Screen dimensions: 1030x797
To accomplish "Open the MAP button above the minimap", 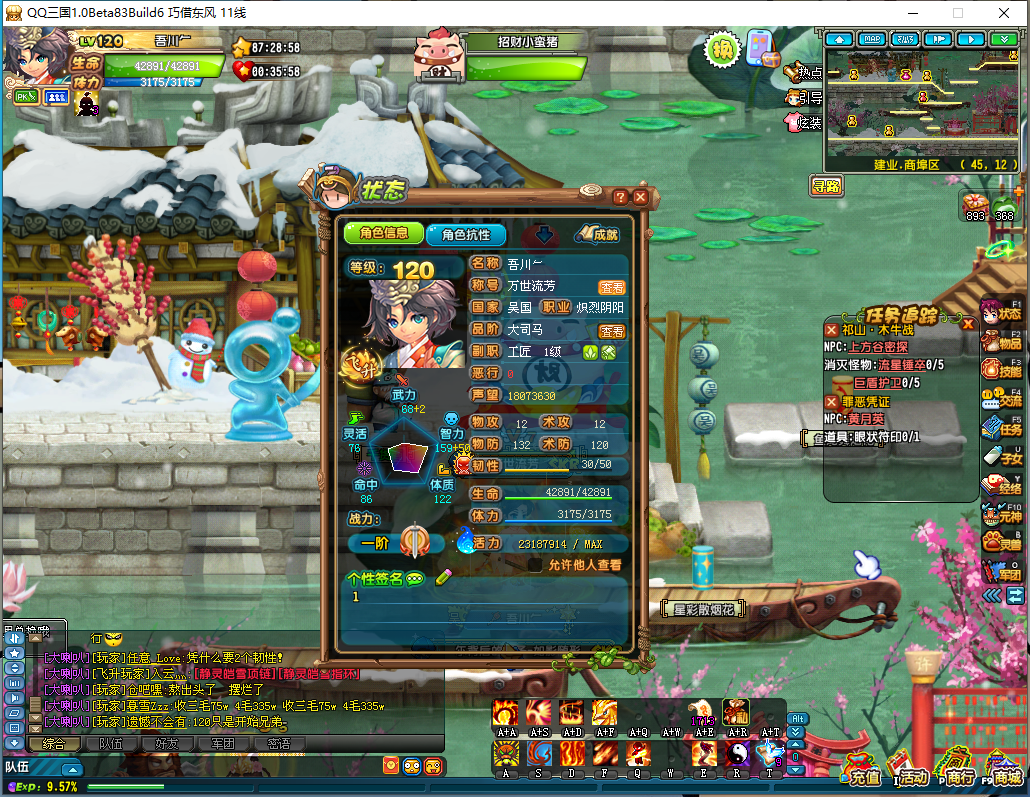I will click(872, 39).
